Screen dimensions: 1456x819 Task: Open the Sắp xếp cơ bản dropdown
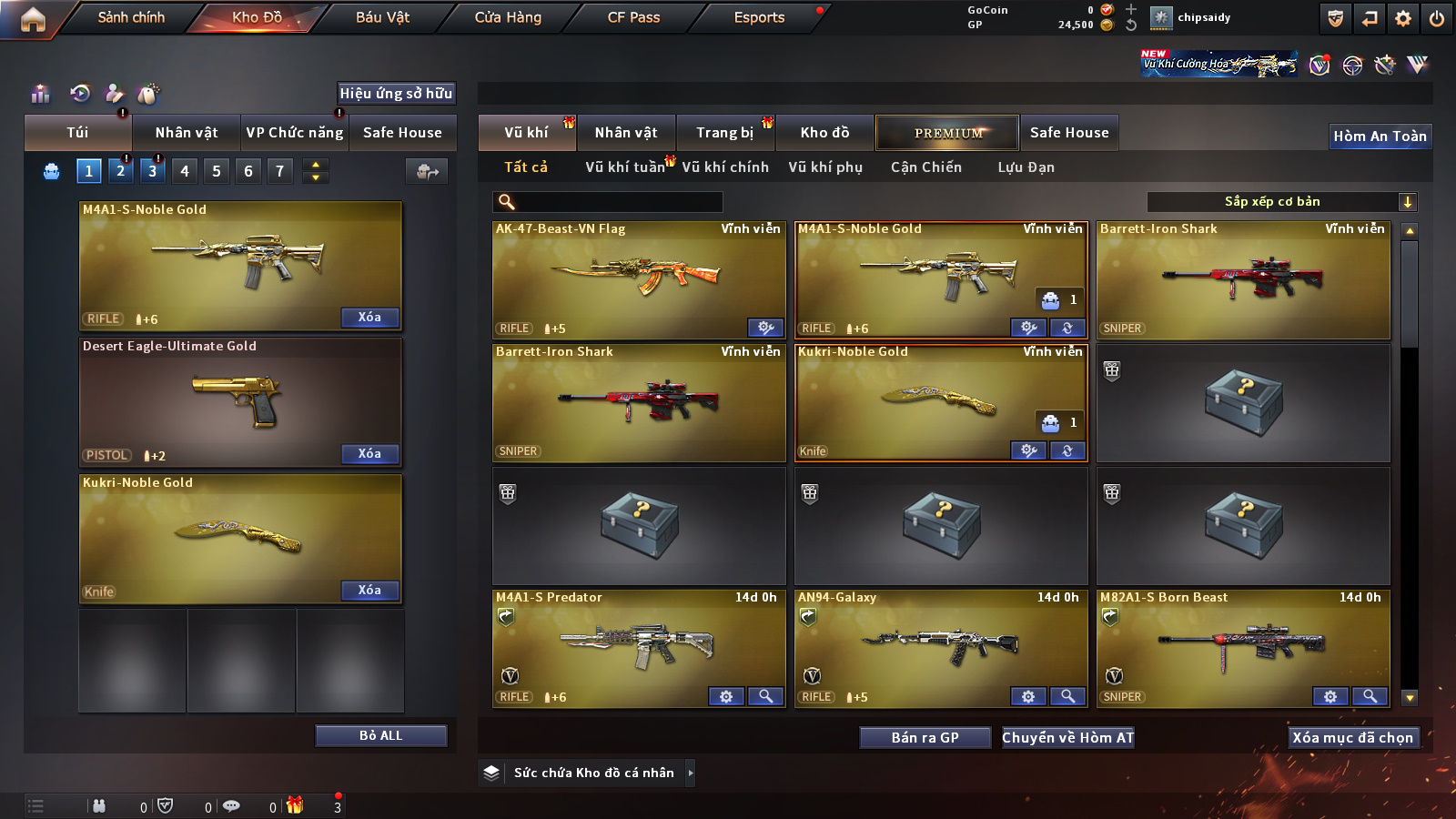coord(1281,202)
